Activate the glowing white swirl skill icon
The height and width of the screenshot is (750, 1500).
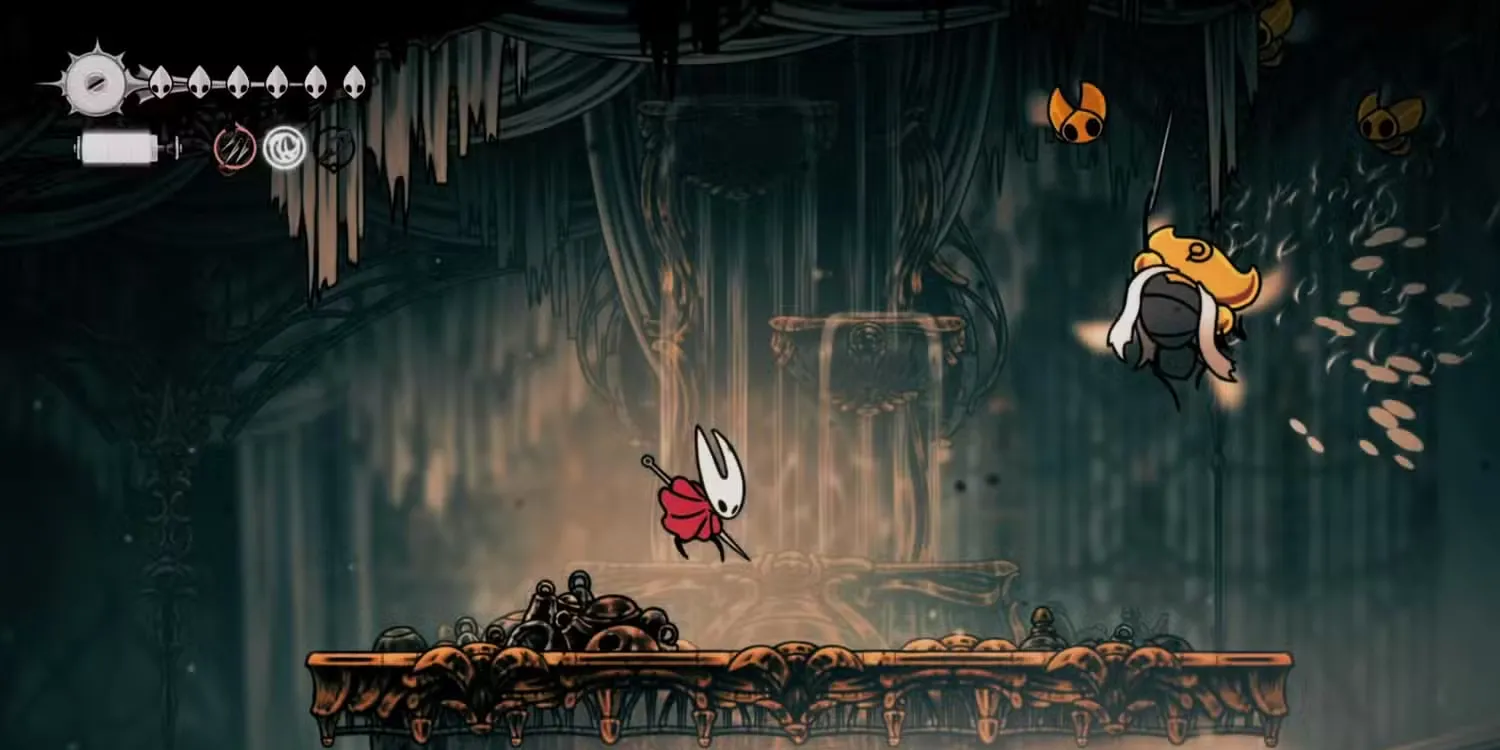(284, 149)
